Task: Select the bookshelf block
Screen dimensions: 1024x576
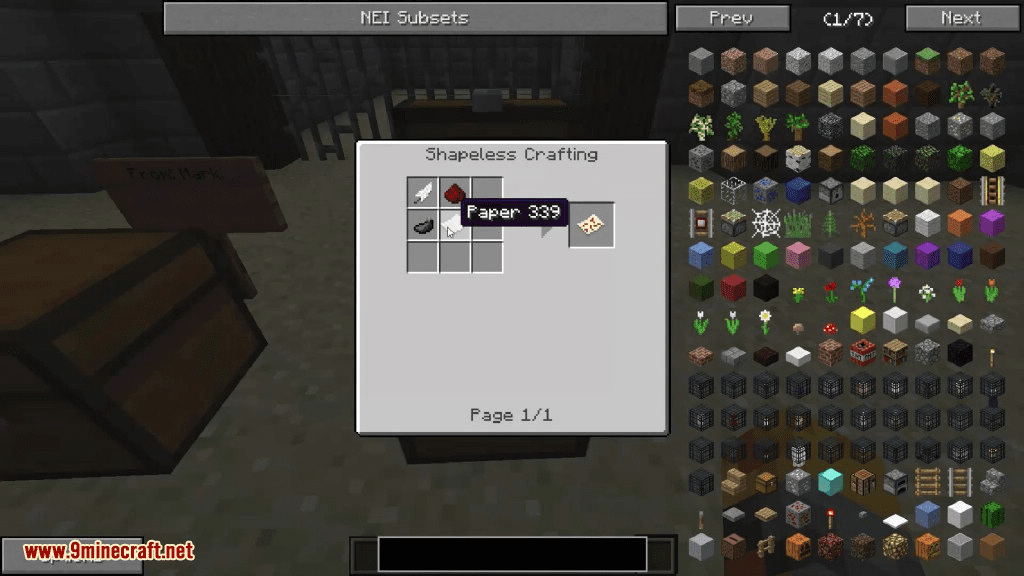Action: [896, 352]
